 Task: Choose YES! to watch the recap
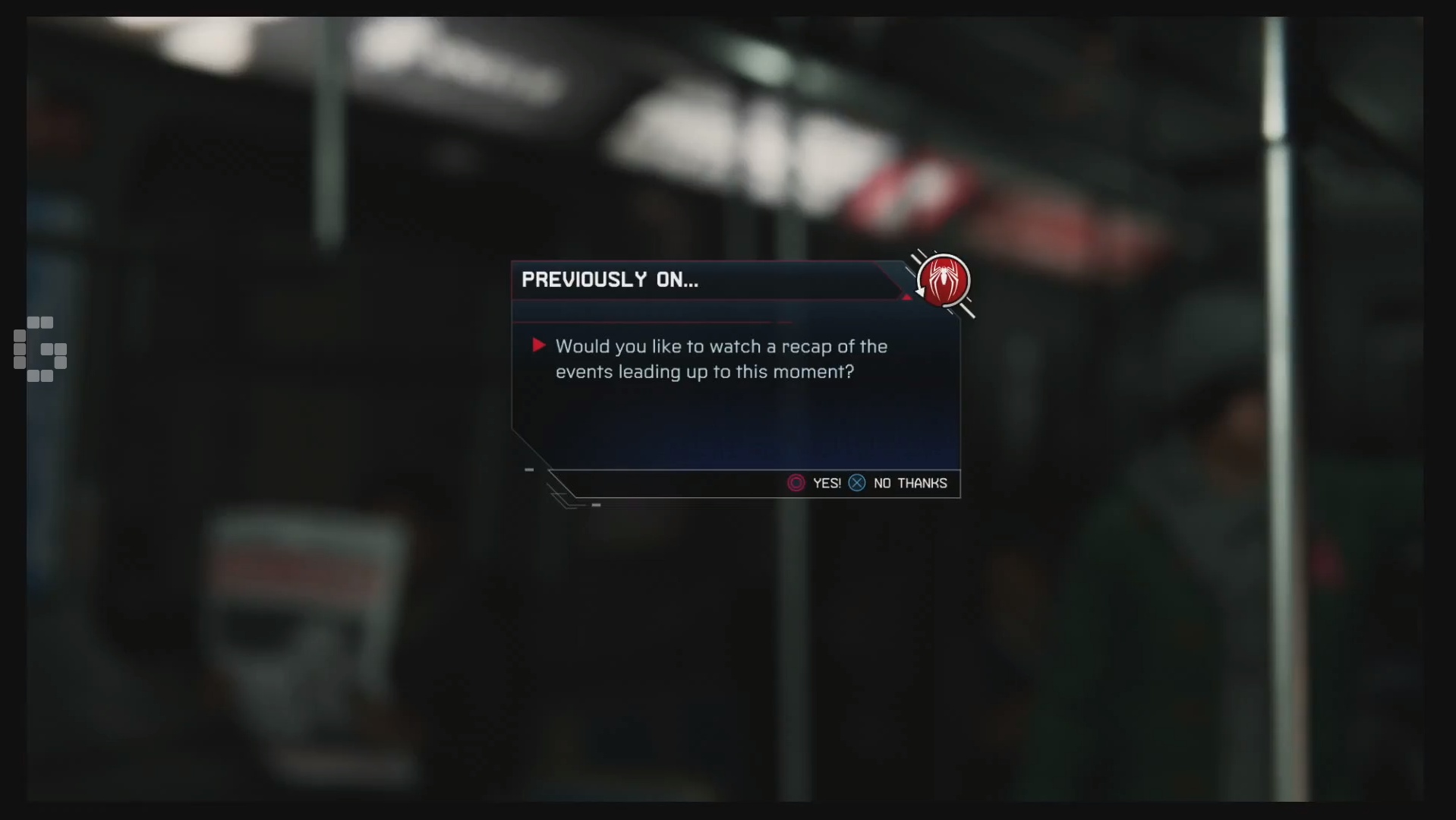826,483
